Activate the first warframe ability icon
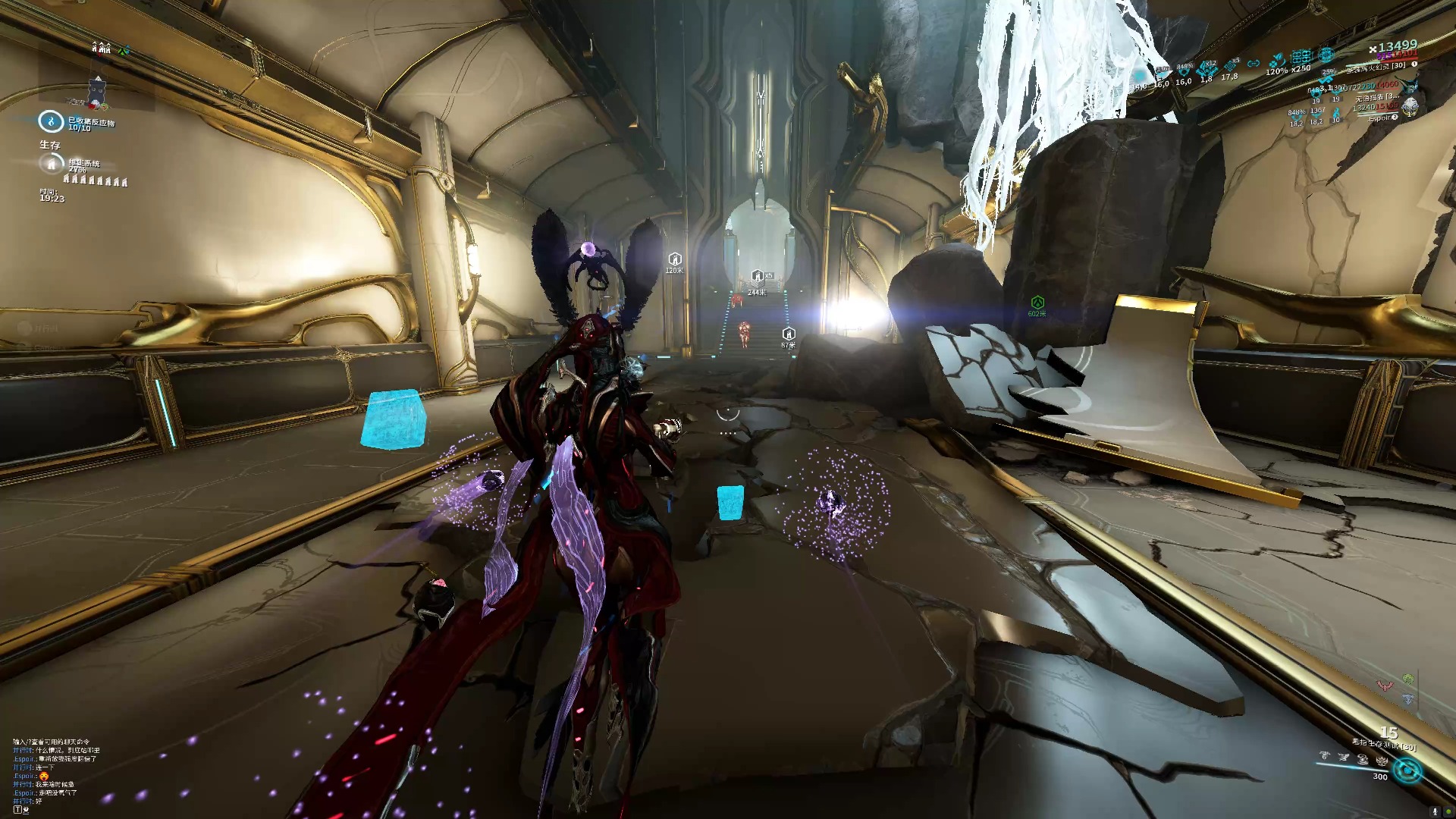Image resolution: width=1456 pixels, height=819 pixels. 1324,756
